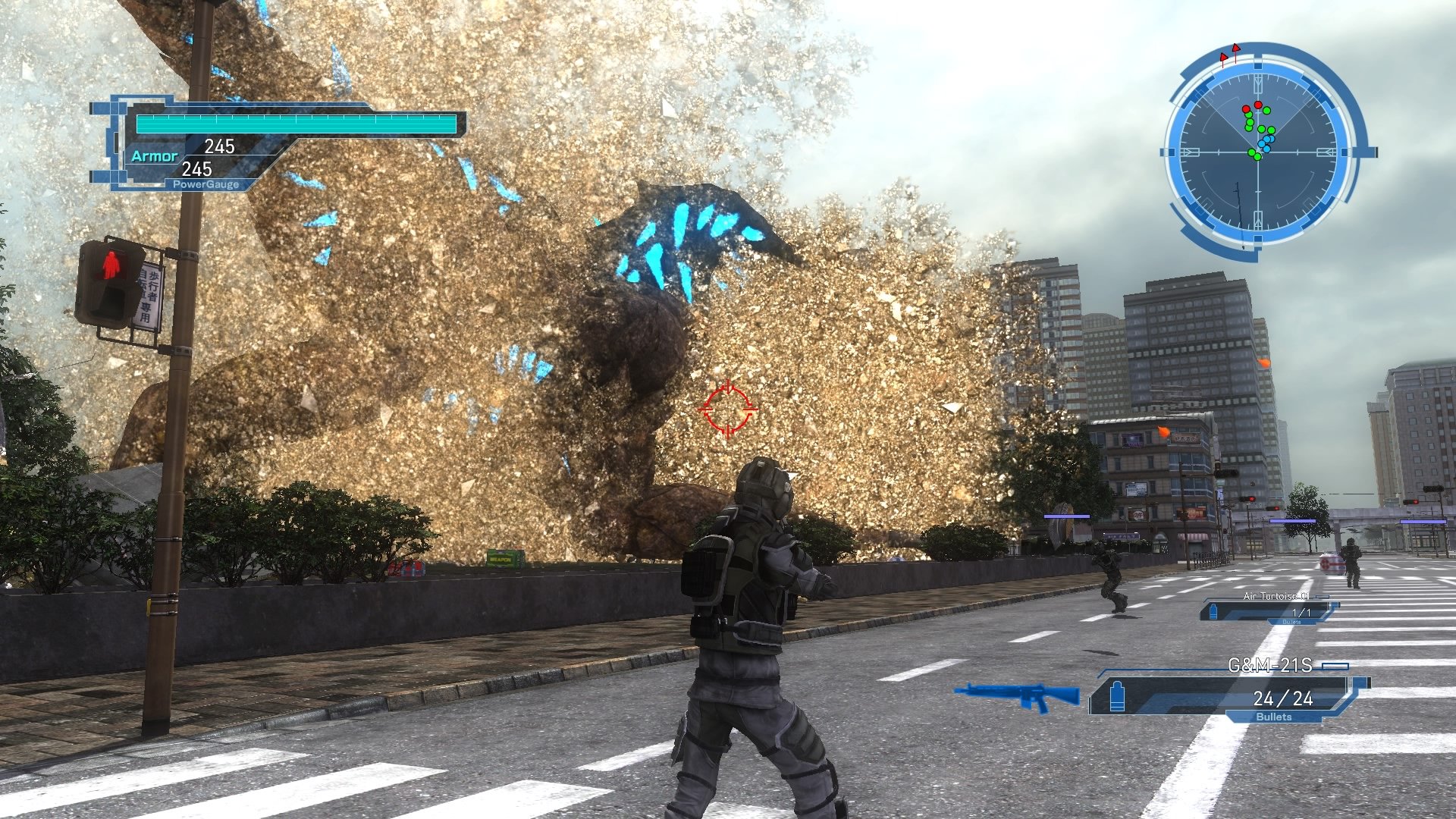Click the Armor label
This screenshot has width=1456, height=819.
click(x=155, y=157)
